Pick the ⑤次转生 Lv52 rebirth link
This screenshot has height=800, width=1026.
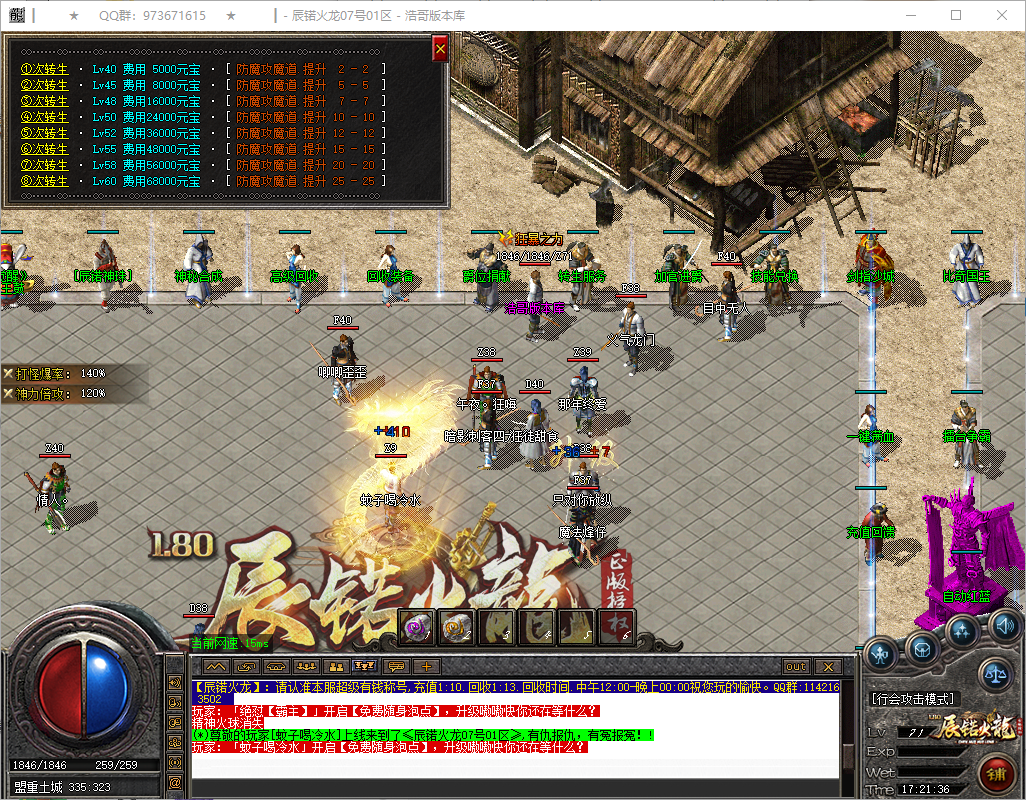[x=44, y=133]
